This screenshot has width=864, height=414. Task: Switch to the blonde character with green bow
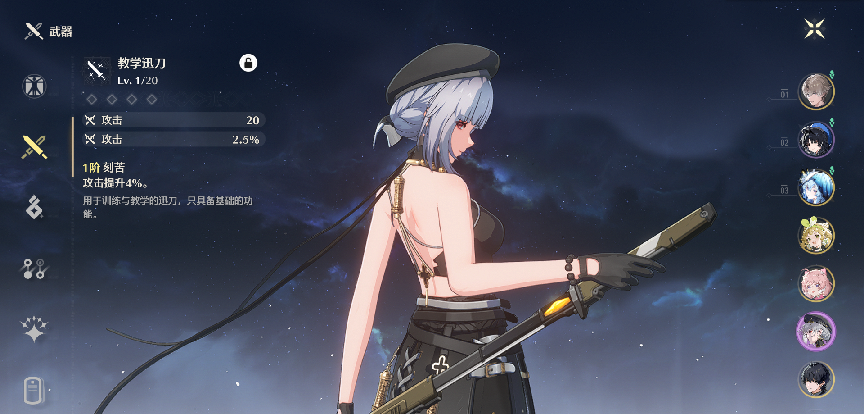[816, 235]
